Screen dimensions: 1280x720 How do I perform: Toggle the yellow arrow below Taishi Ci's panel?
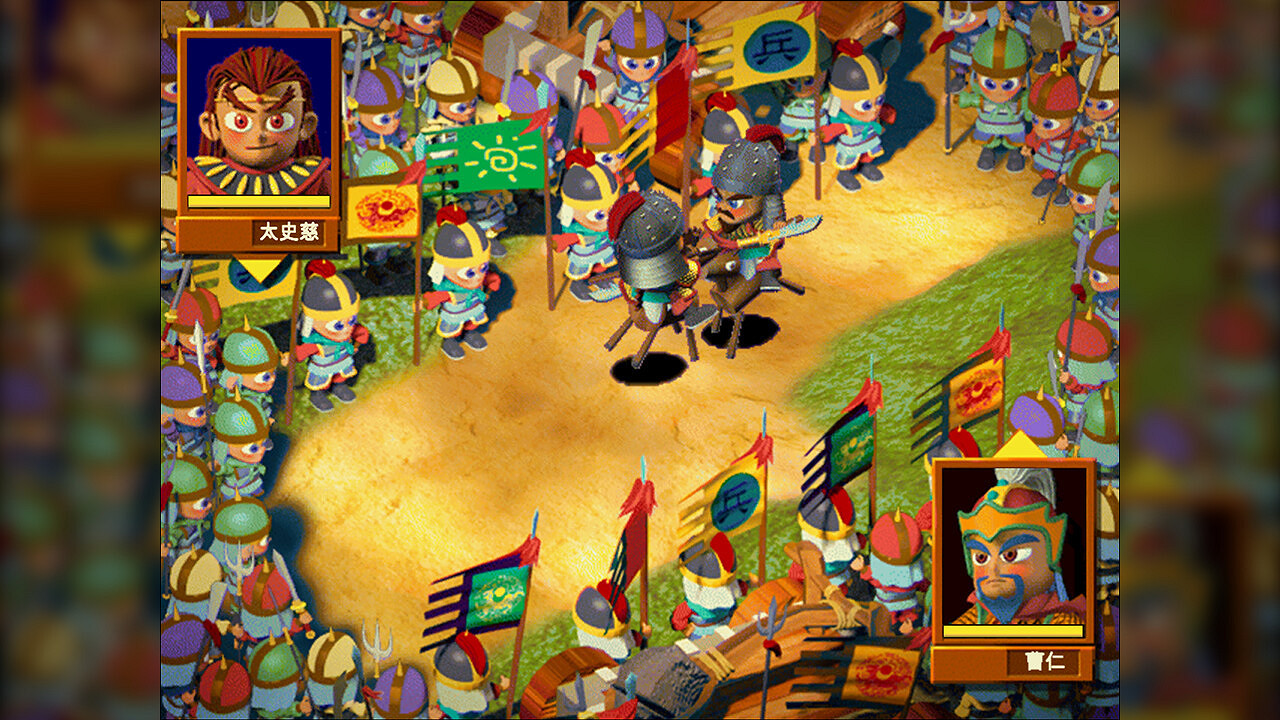258,270
